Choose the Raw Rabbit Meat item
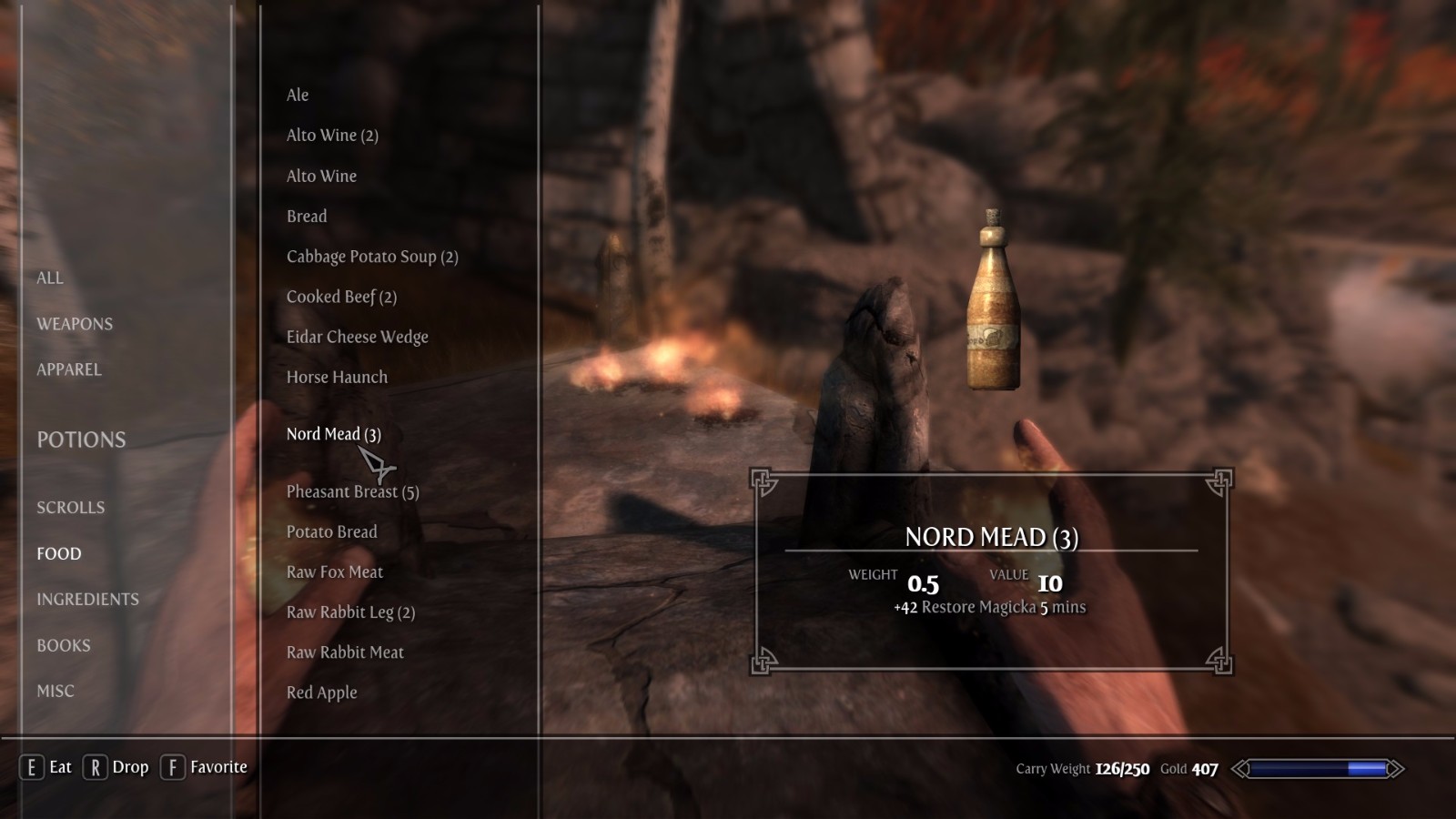The image size is (1456, 819). pos(345,652)
